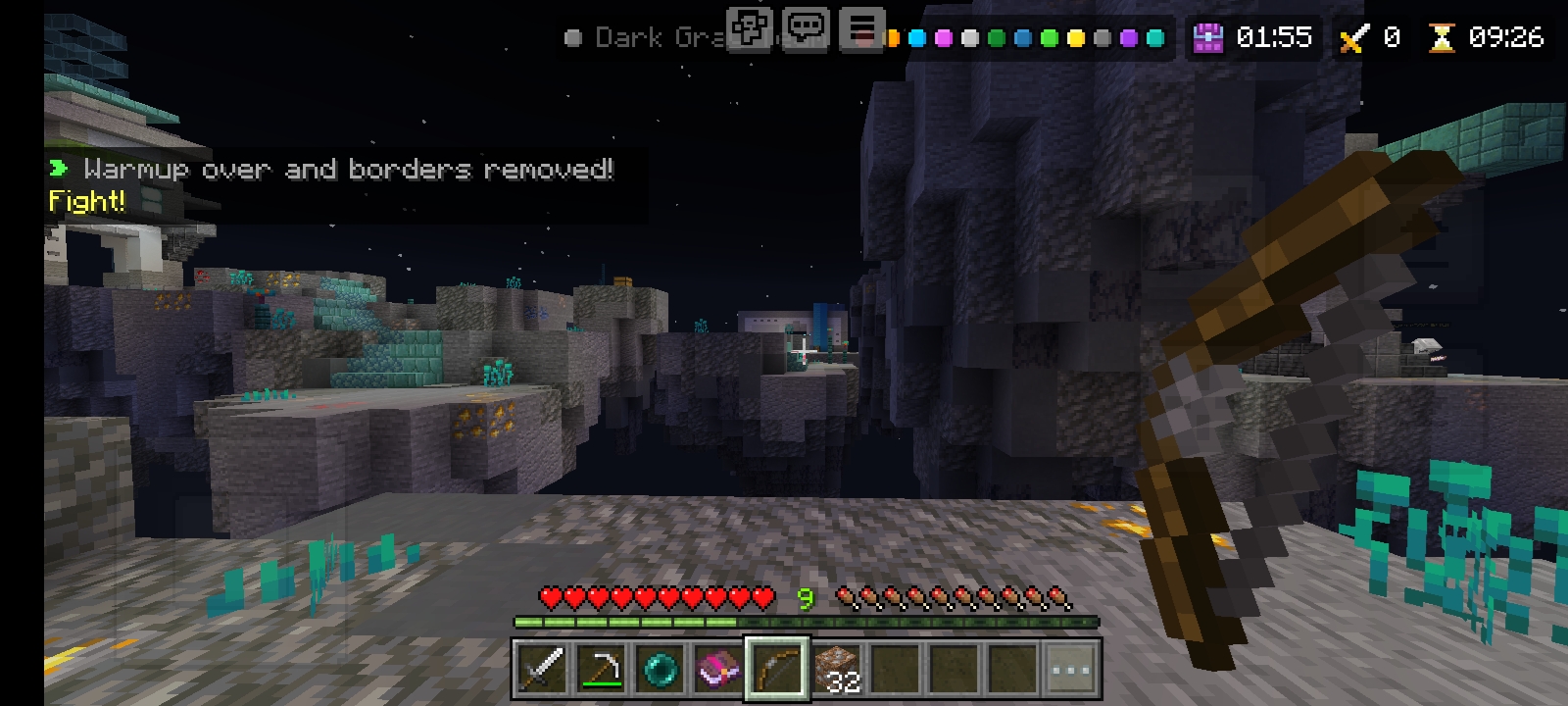Tap the emote button at top

tap(750, 28)
